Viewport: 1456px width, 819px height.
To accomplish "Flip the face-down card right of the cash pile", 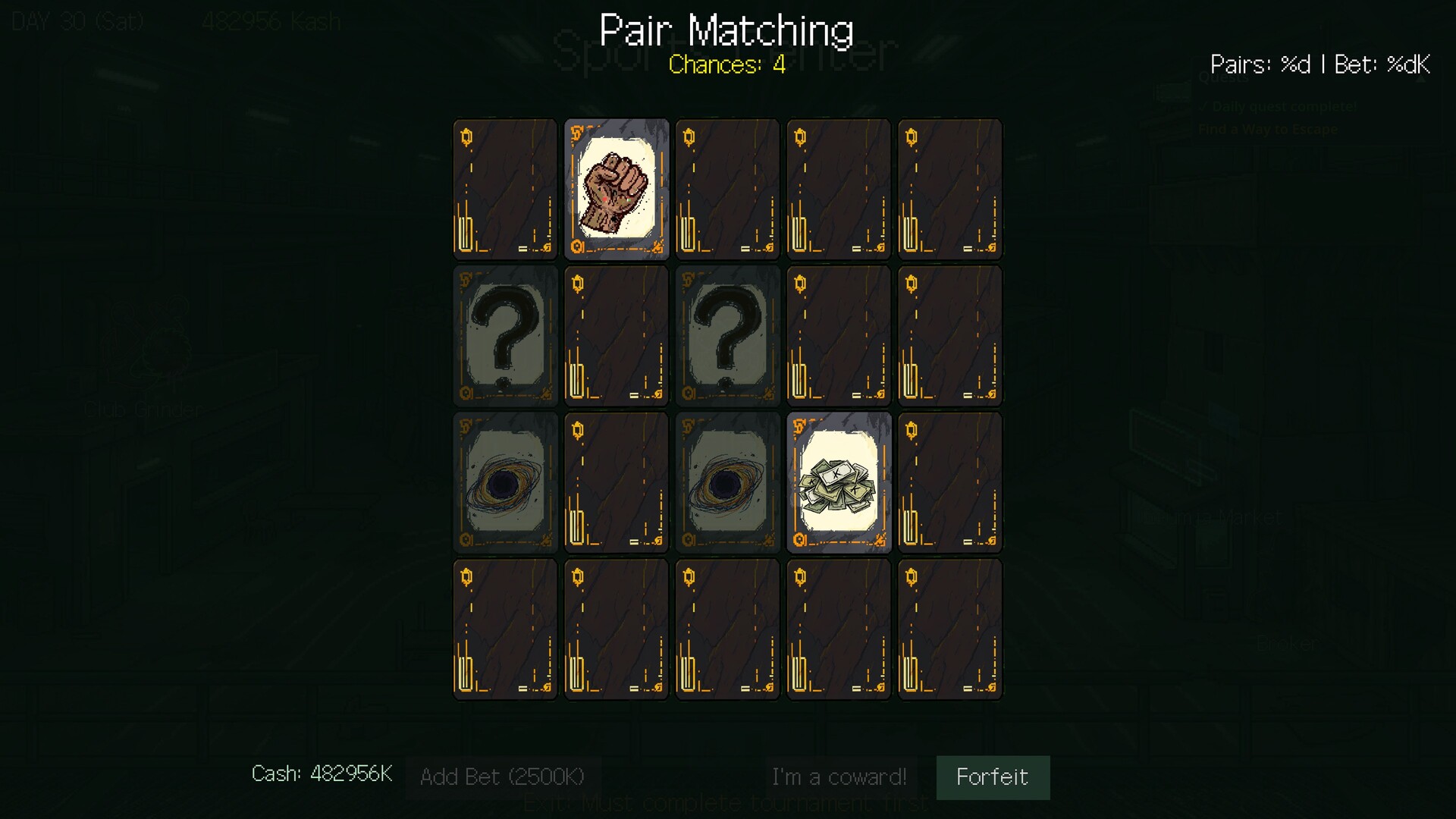I will [x=950, y=482].
